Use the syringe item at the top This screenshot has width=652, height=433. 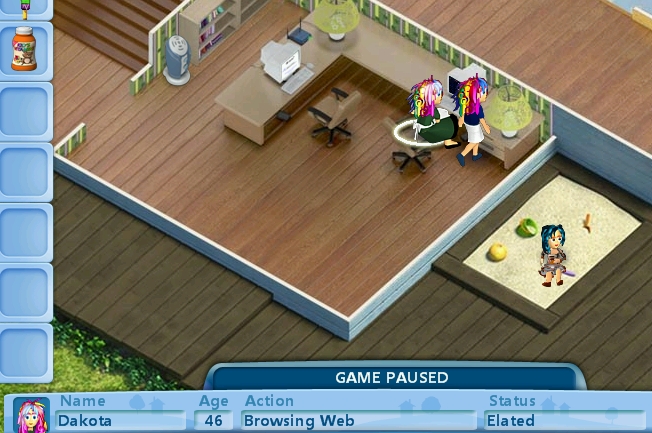tap(25, 6)
